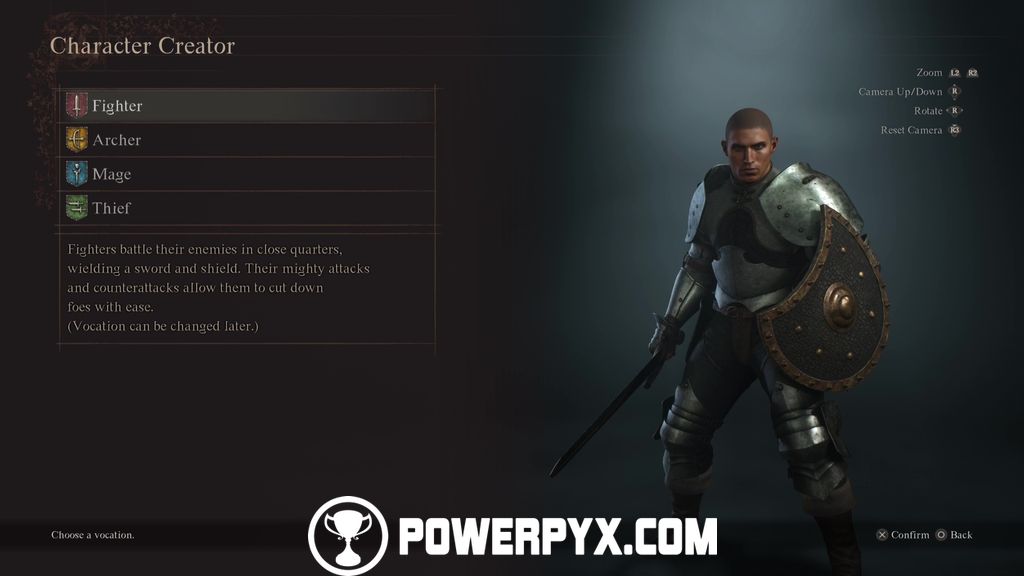Select the Fighter vocation
Screen dimensions: 1024x576
pyautogui.click(x=117, y=106)
